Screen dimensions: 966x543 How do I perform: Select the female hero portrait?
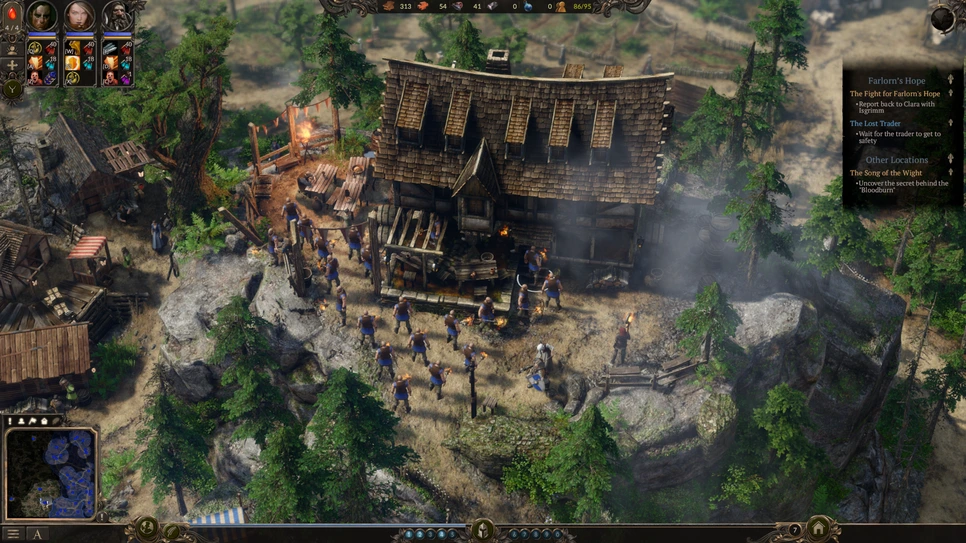79,16
